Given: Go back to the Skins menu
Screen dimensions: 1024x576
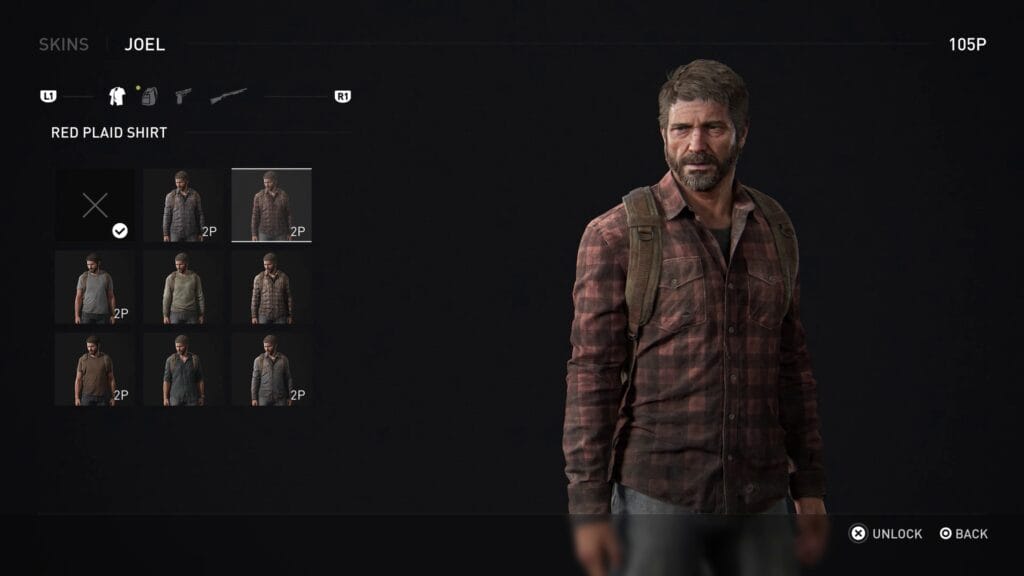Looking at the screenshot, I should [63, 44].
